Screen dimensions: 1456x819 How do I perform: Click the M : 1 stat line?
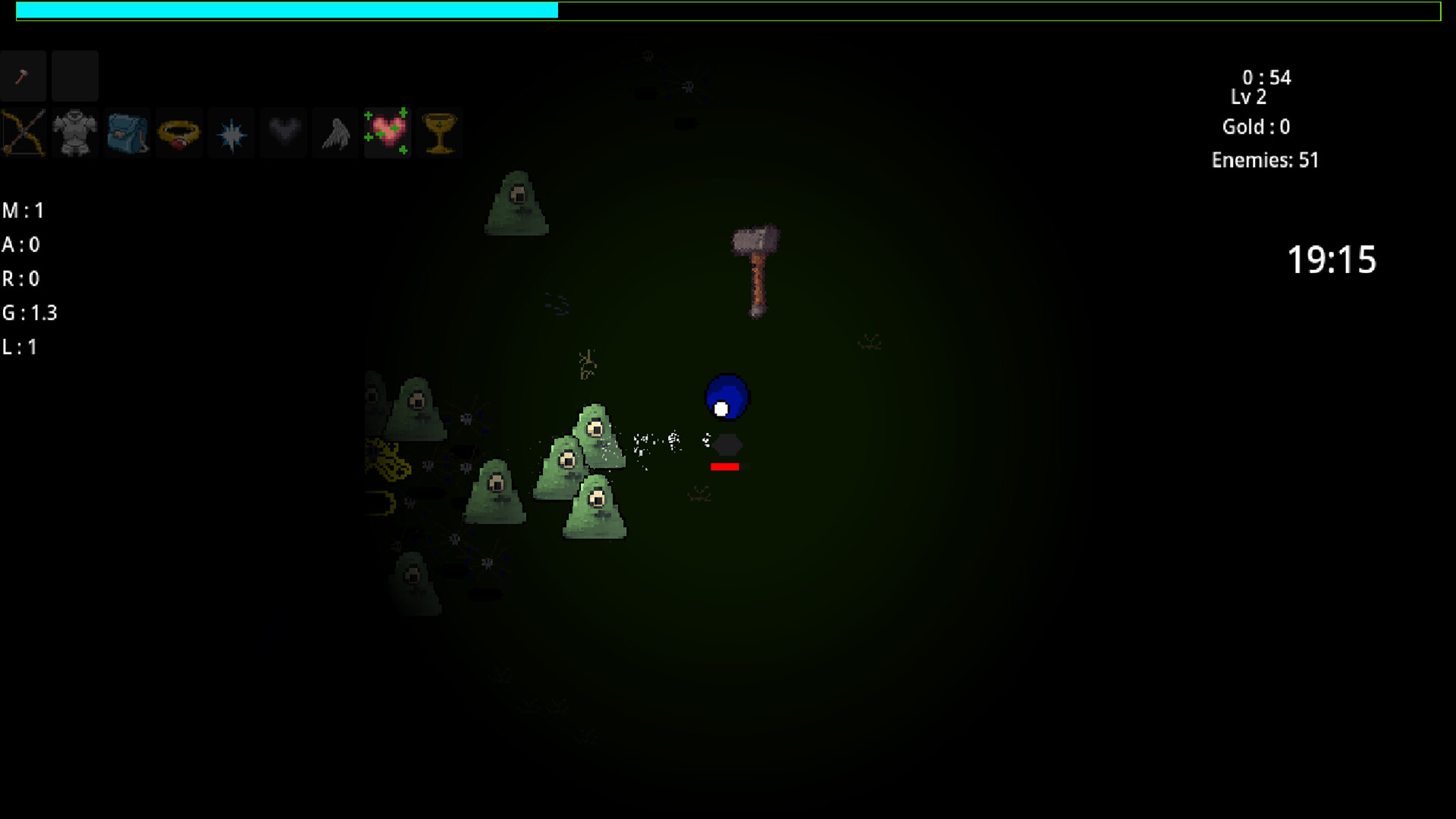(22, 211)
